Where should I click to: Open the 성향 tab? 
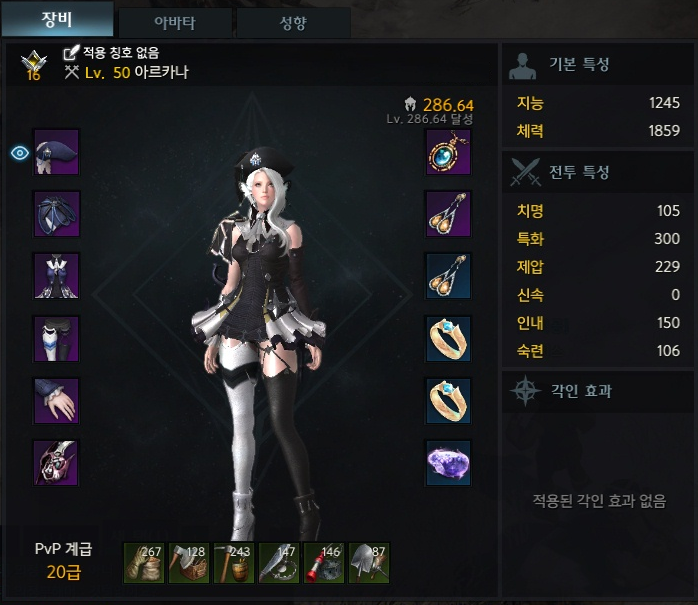293,22
